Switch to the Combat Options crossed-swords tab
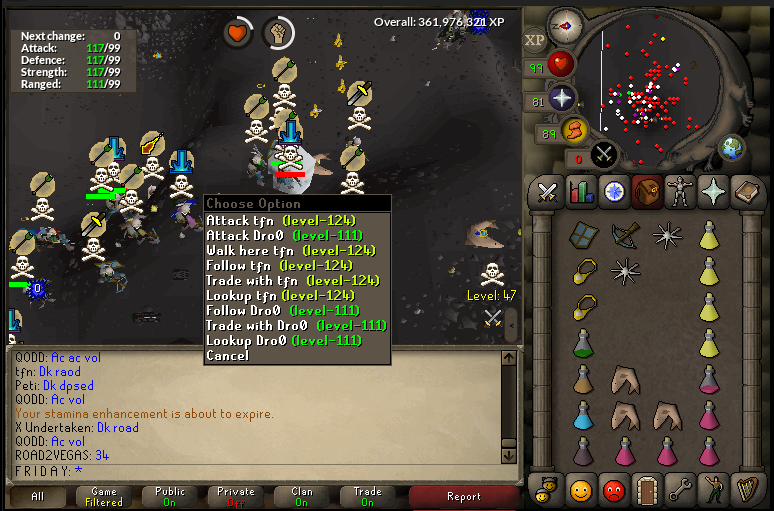The image size is (774, 511). (x=547, y=191)
